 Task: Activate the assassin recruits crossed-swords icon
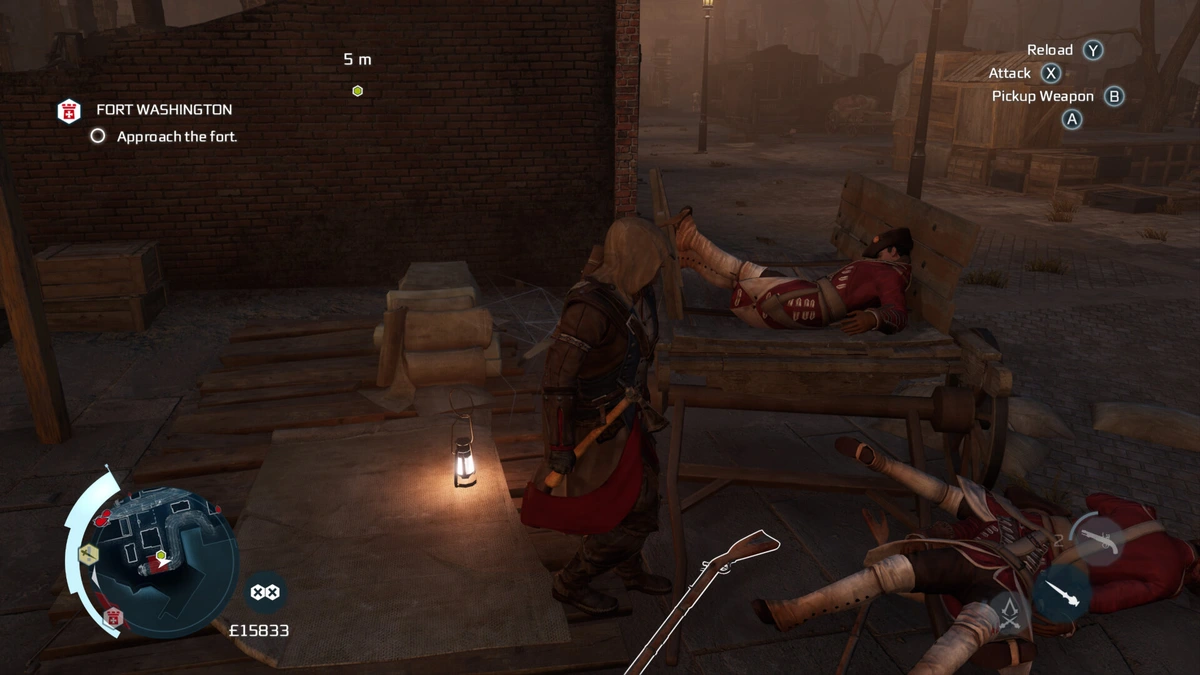pos(1009,611)
